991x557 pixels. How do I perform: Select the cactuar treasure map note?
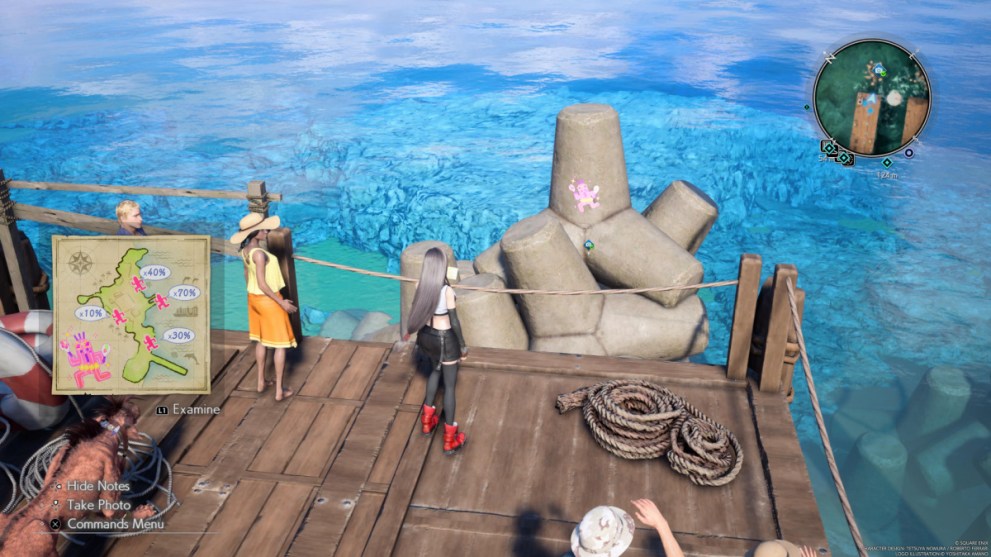coord(131,314)
